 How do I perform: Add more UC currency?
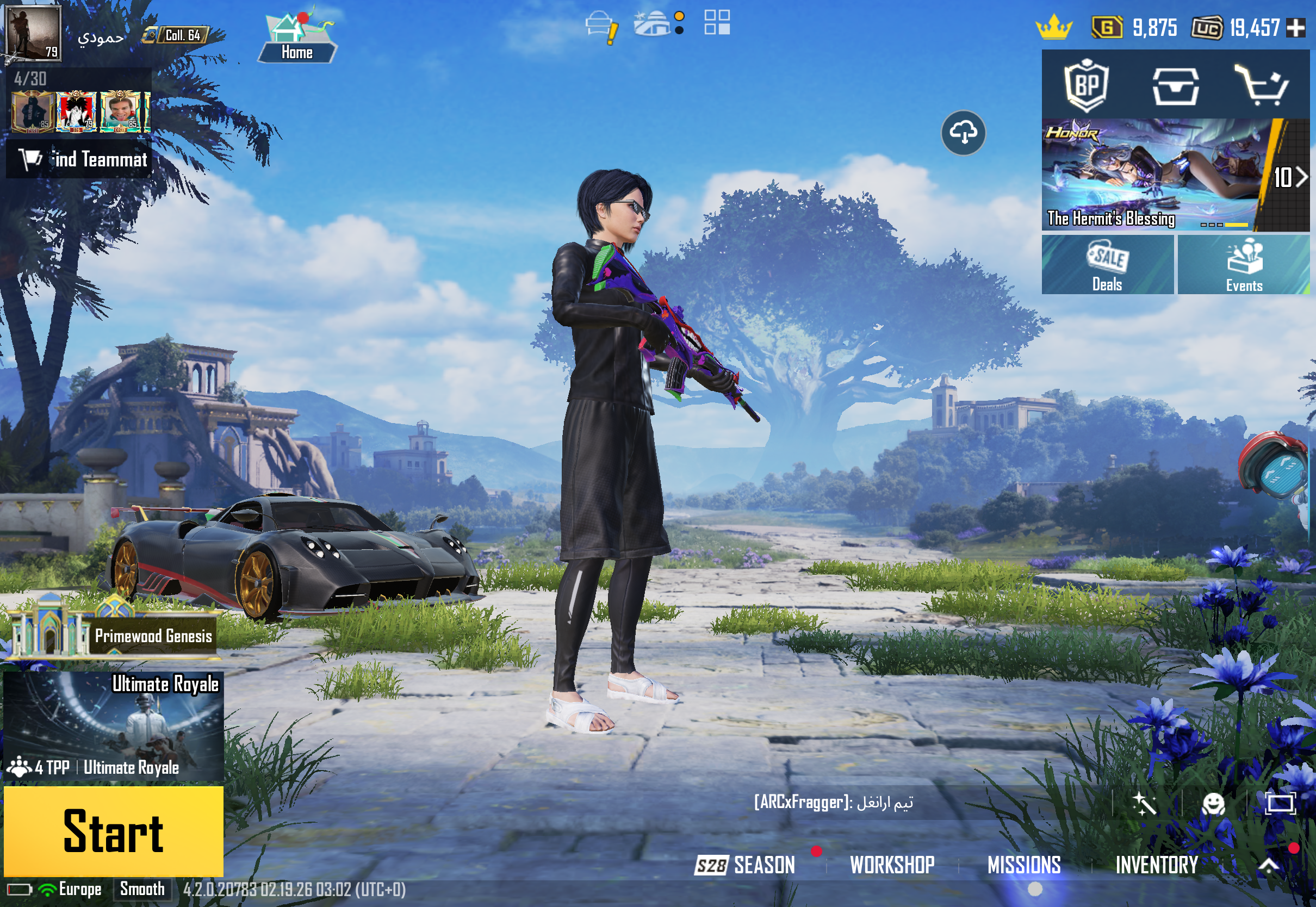coord(1295,27)
